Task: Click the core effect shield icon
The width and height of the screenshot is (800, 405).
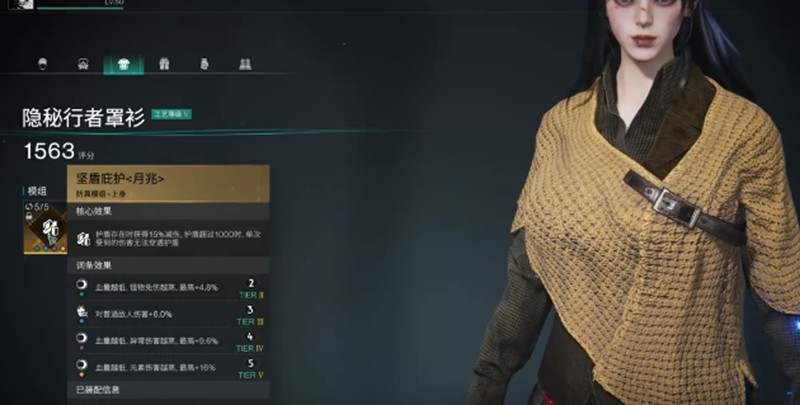Action: click(84, 240)
